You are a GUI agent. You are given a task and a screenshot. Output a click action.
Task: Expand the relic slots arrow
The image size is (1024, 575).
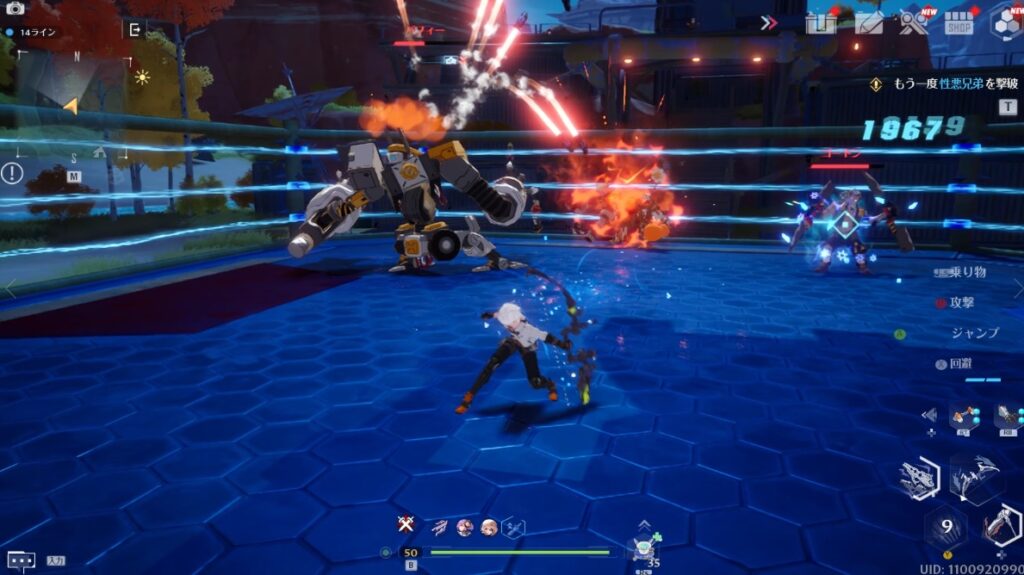point(931,415)
